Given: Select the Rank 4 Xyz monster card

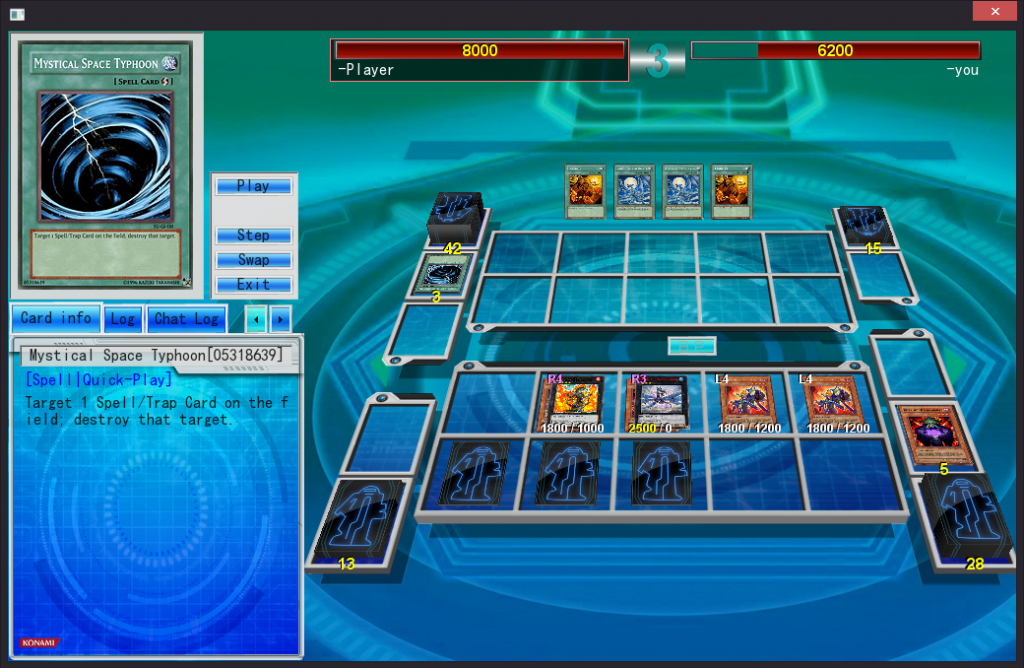Looking at the screenshot, I should [x=571, y=404].
